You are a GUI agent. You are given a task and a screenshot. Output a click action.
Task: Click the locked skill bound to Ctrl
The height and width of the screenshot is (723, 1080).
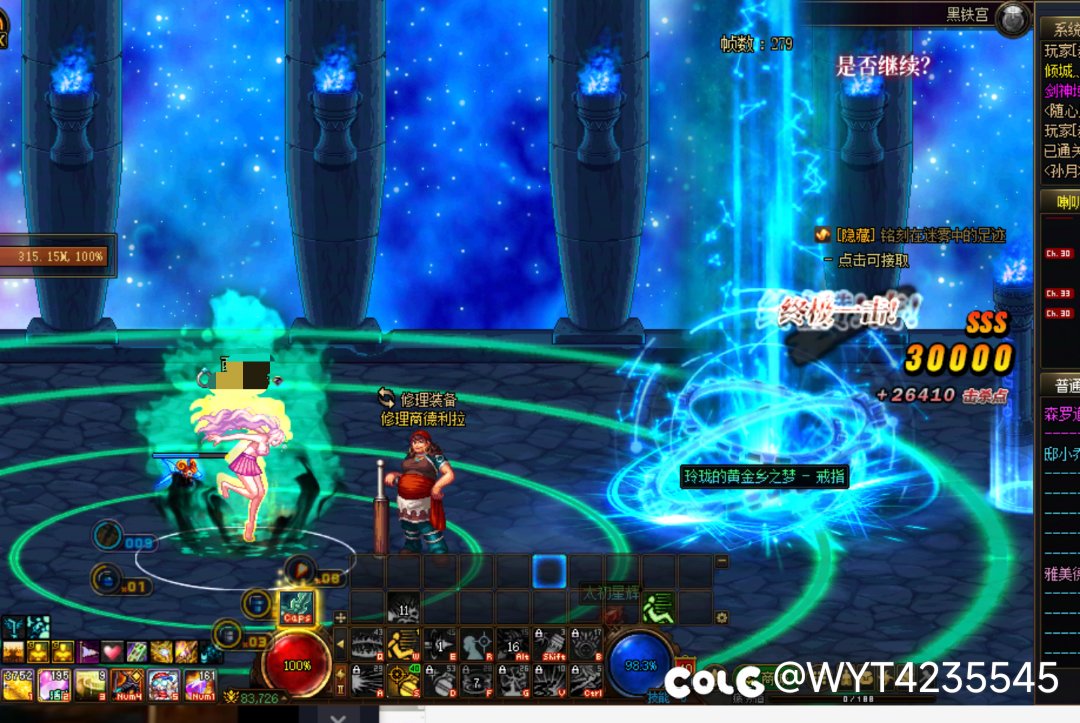[587, 680]
